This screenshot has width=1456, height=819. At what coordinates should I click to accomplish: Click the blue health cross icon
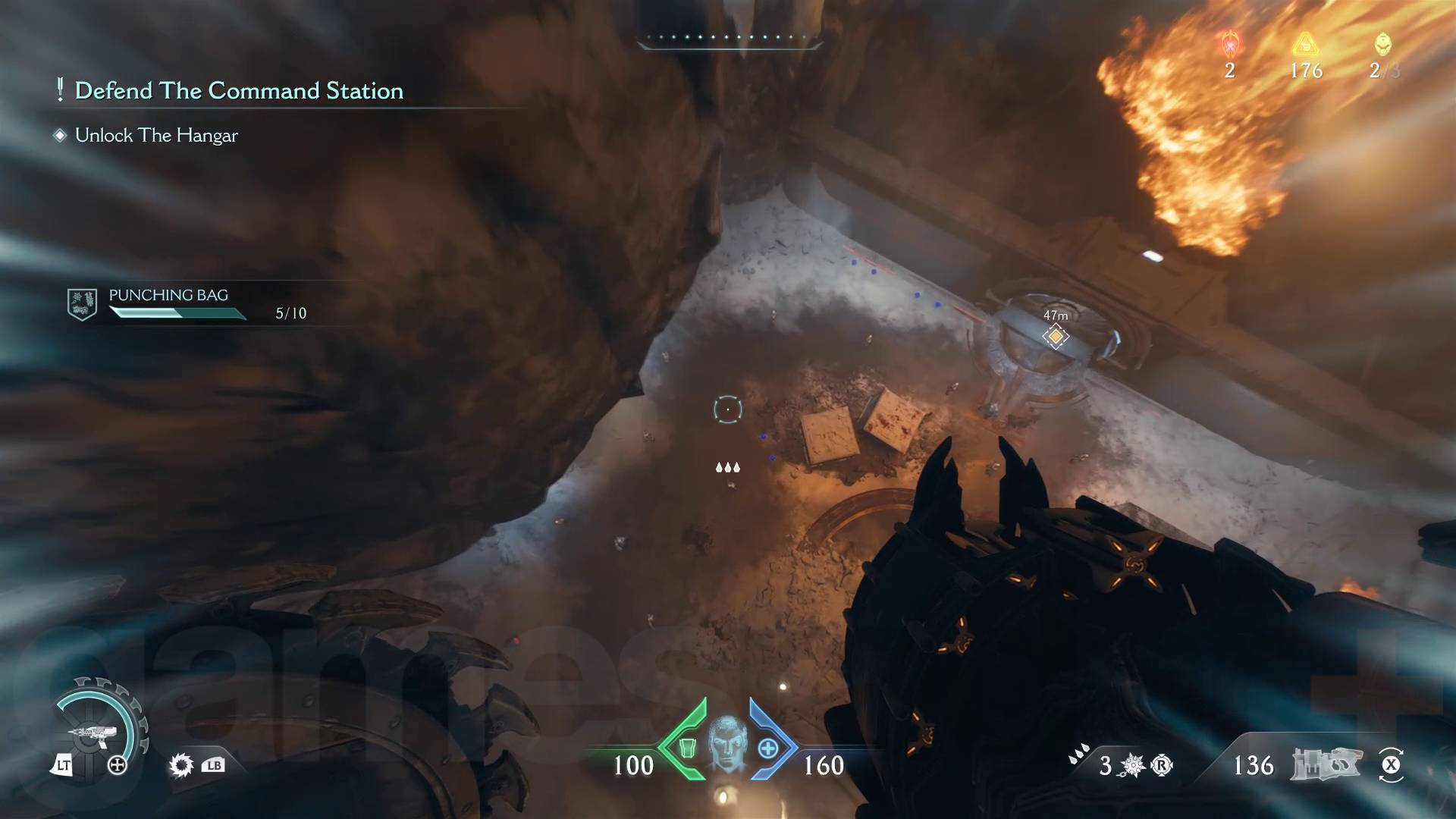768,748
